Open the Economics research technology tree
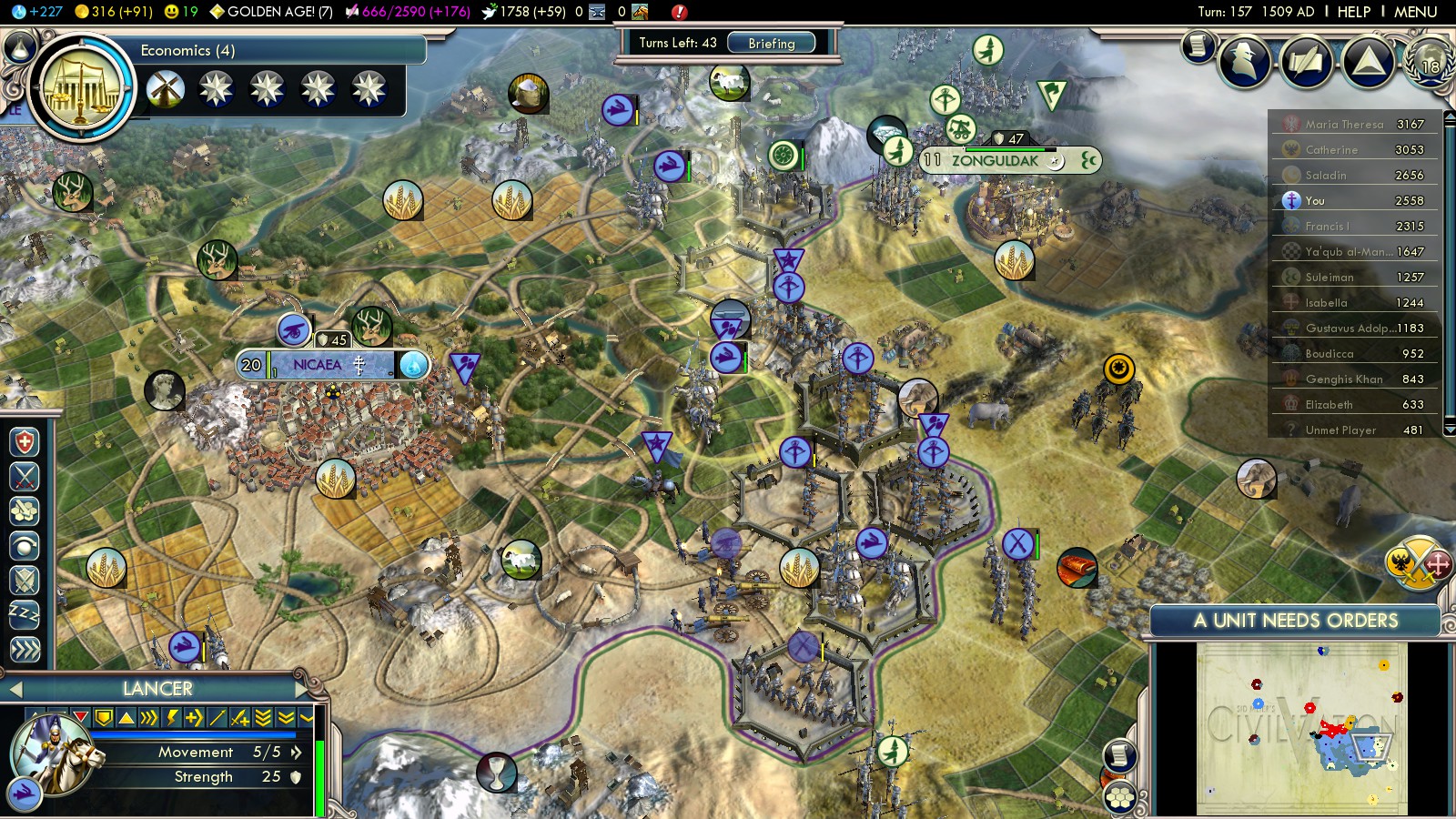Image resolution: width=1456 pixels, height=819 pixels. [x=82, y=88]
